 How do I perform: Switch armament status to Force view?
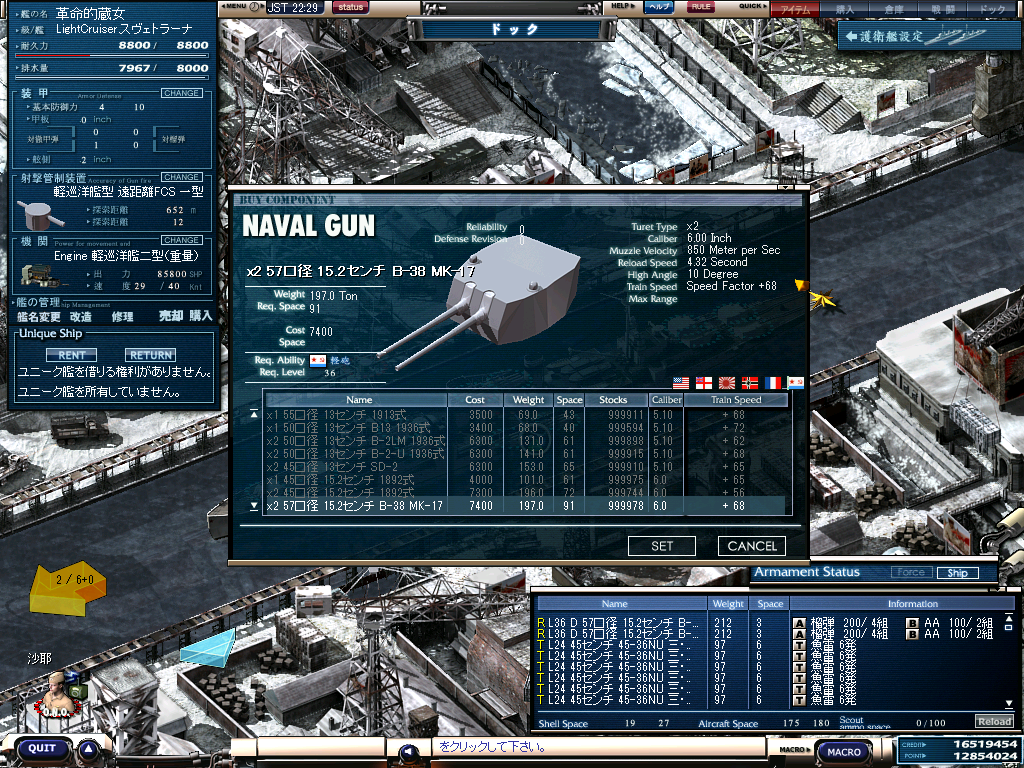point(910,573)
